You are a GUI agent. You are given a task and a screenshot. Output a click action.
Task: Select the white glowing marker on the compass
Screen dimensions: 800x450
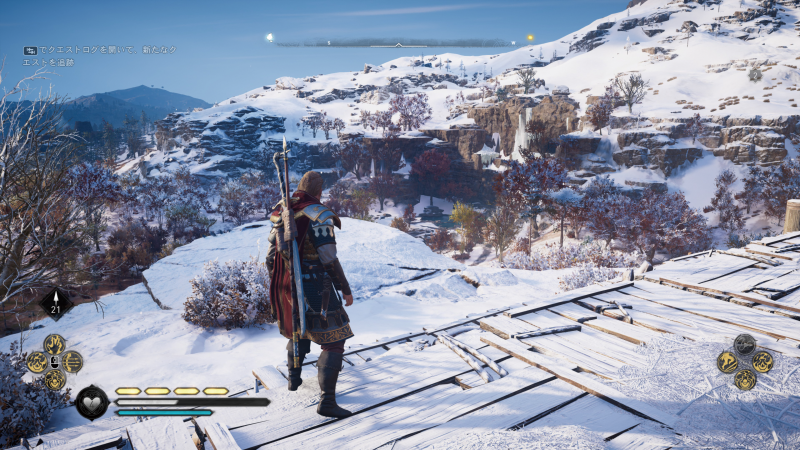tap(269, 38)
